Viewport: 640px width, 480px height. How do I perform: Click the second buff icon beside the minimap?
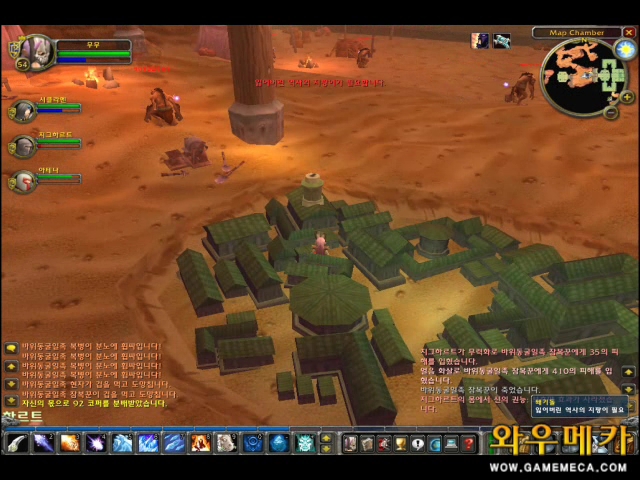[501, 41]
